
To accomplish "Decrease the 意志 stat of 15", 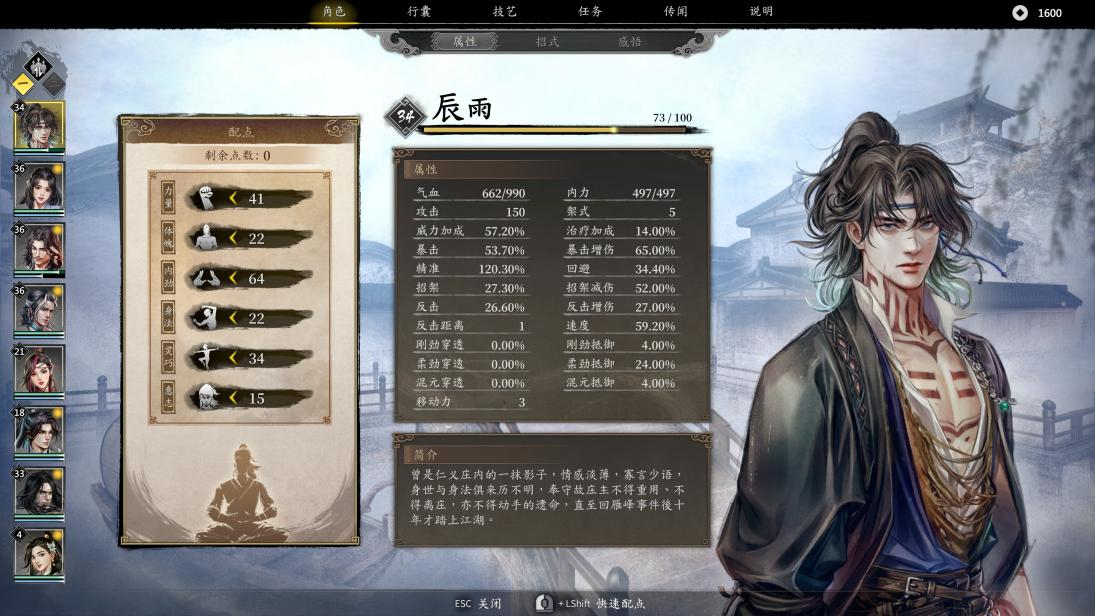I will click(x=234, y=398).
